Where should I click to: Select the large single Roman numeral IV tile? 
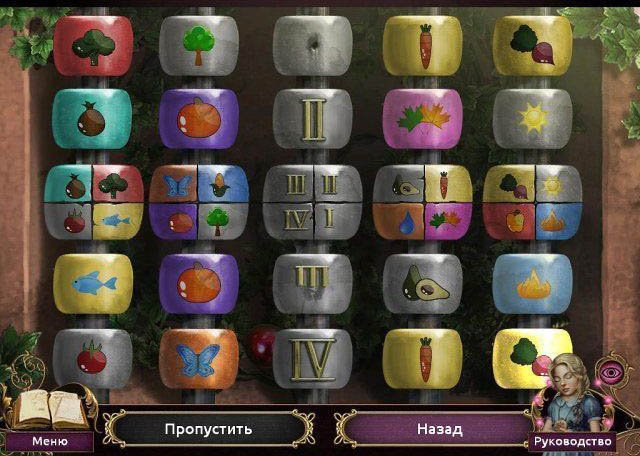coord(312,357)
